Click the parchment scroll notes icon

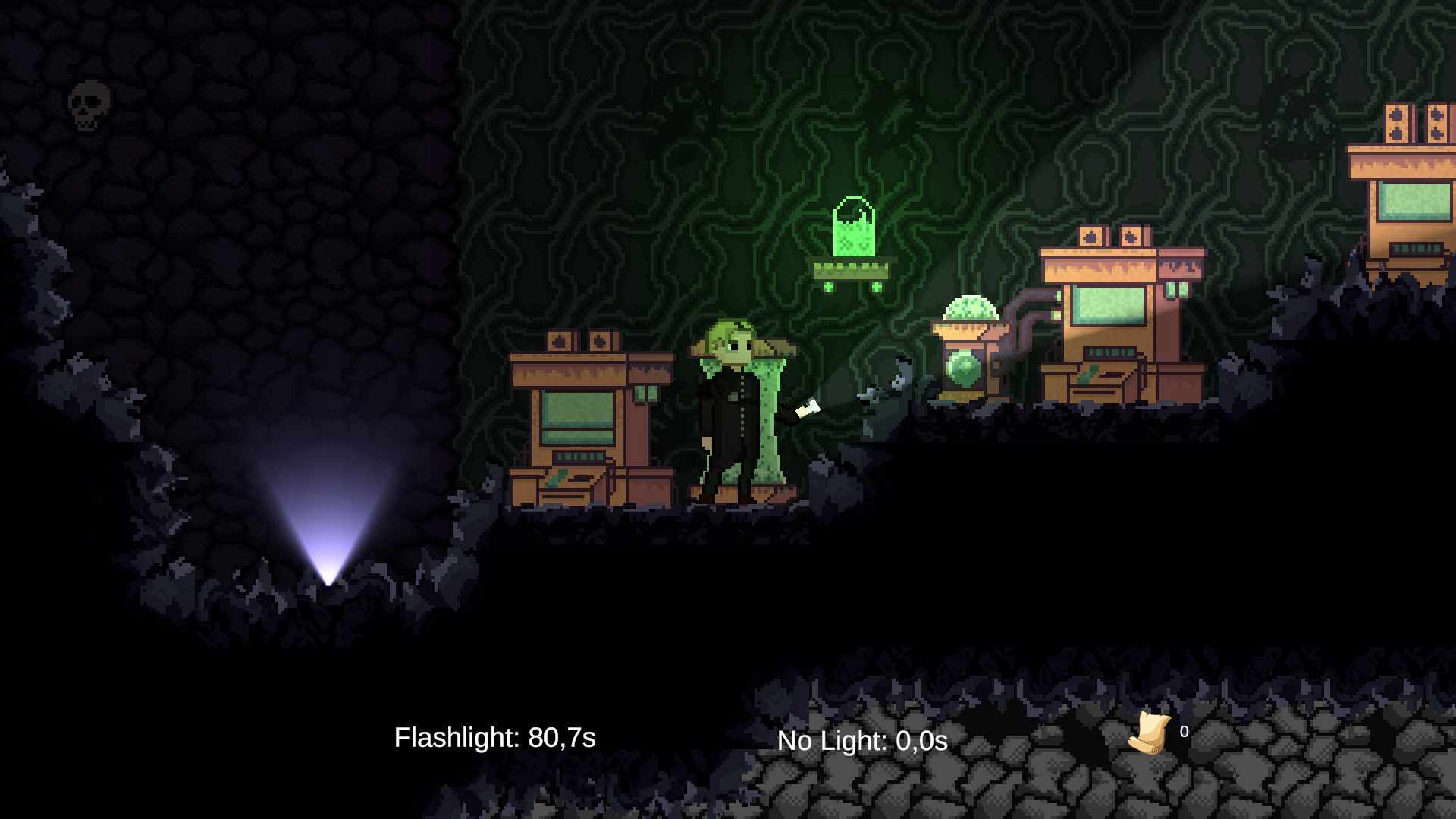pos(1150,733)
